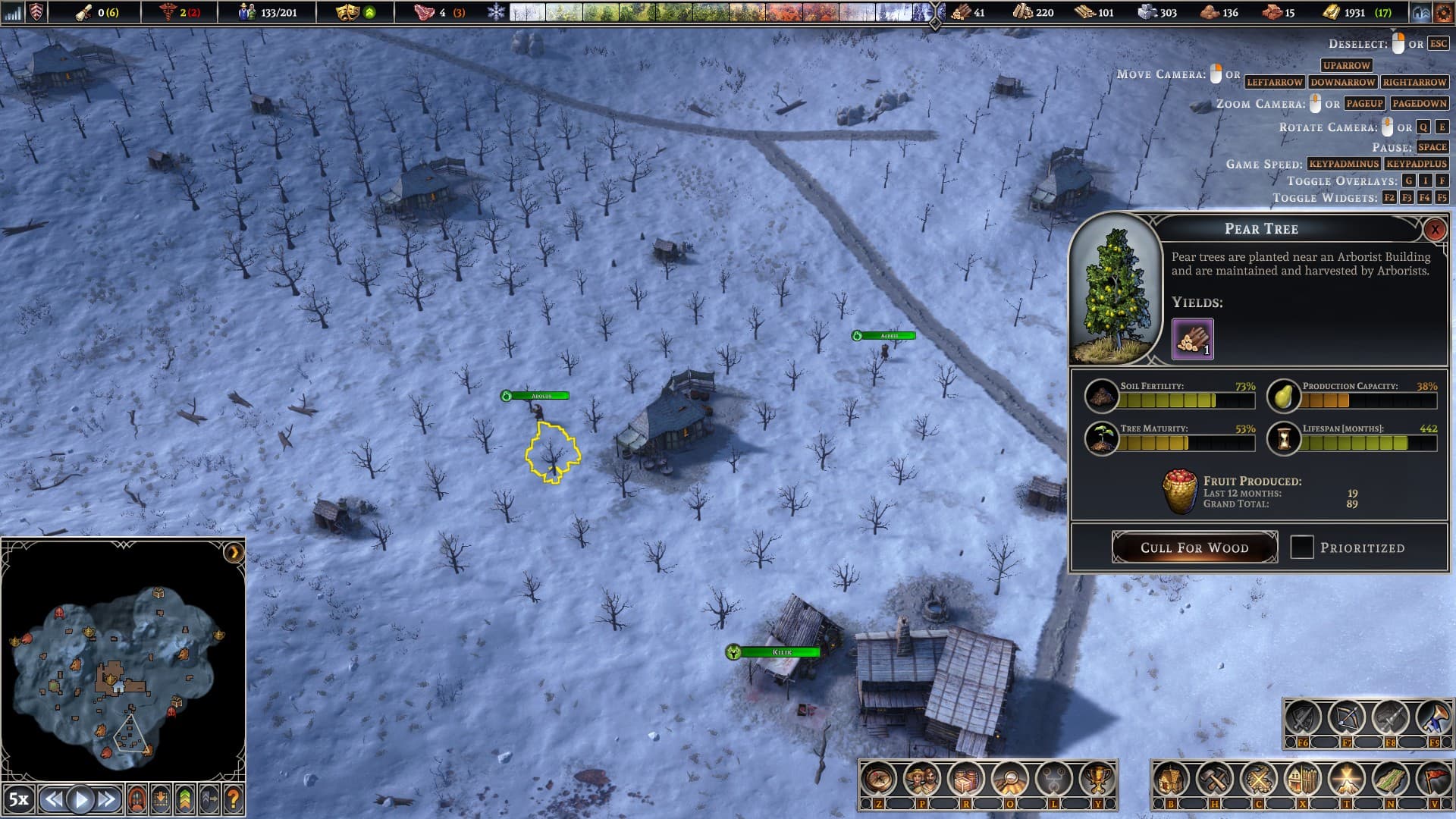Click the gear icon in the top-right corner
Screen dimensions: 1456x819
tap(1443, 13)
